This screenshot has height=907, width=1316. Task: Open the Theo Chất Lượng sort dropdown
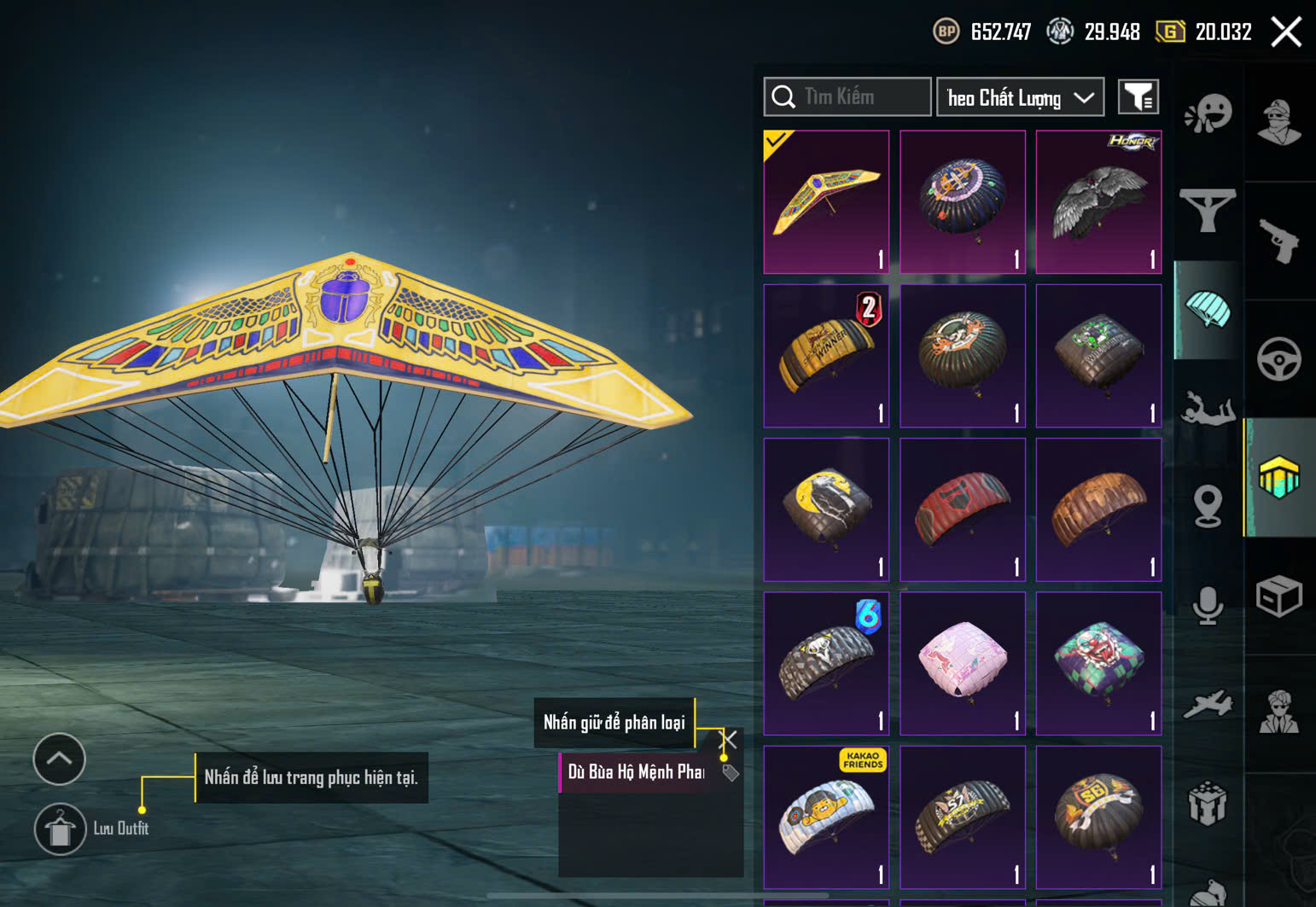click(1020, 97)
